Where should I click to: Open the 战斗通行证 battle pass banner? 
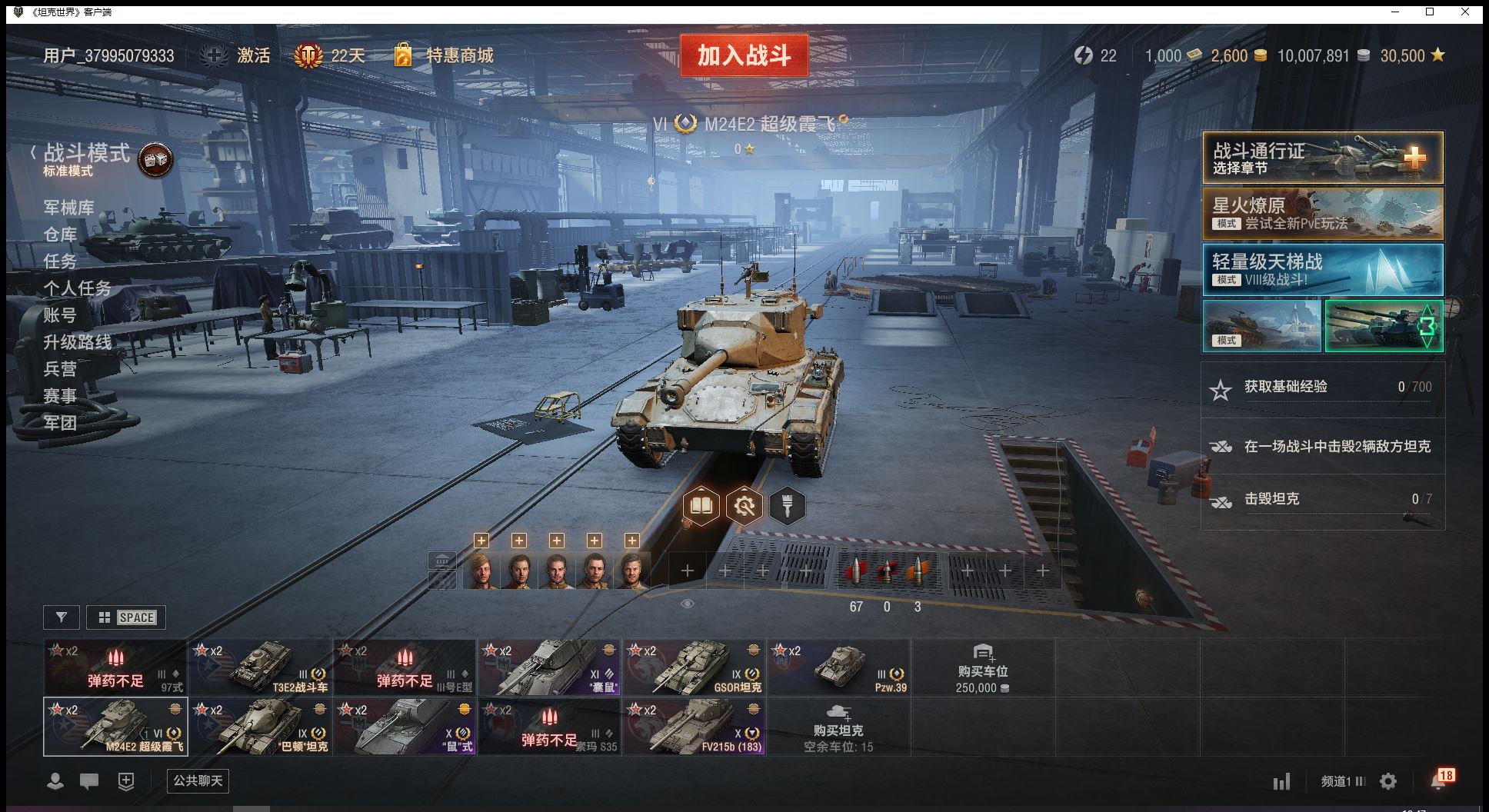(x=1322, y=158)
